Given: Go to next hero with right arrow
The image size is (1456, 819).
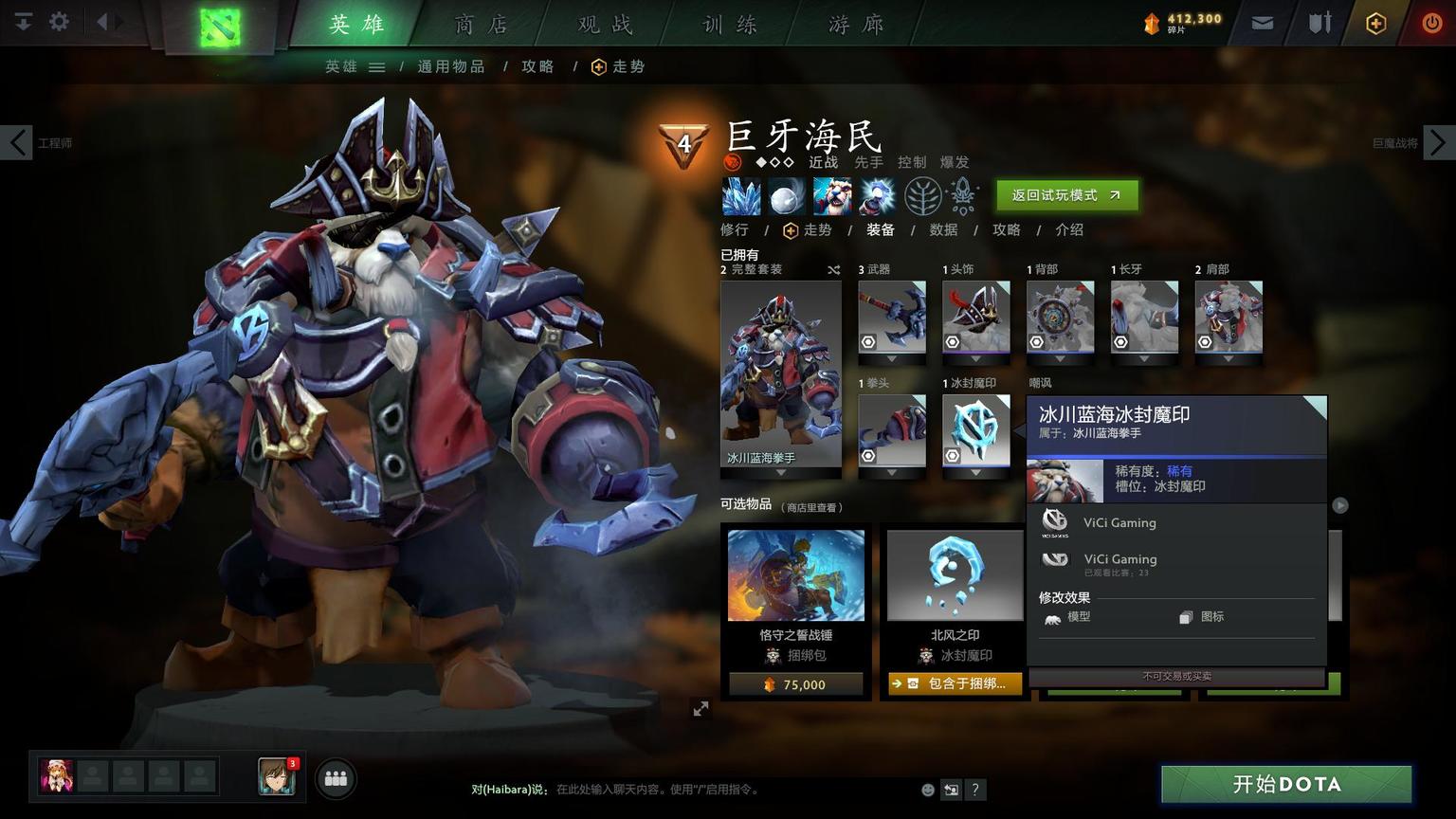Looking at the screenshot, I should (x=1438, y=143).
